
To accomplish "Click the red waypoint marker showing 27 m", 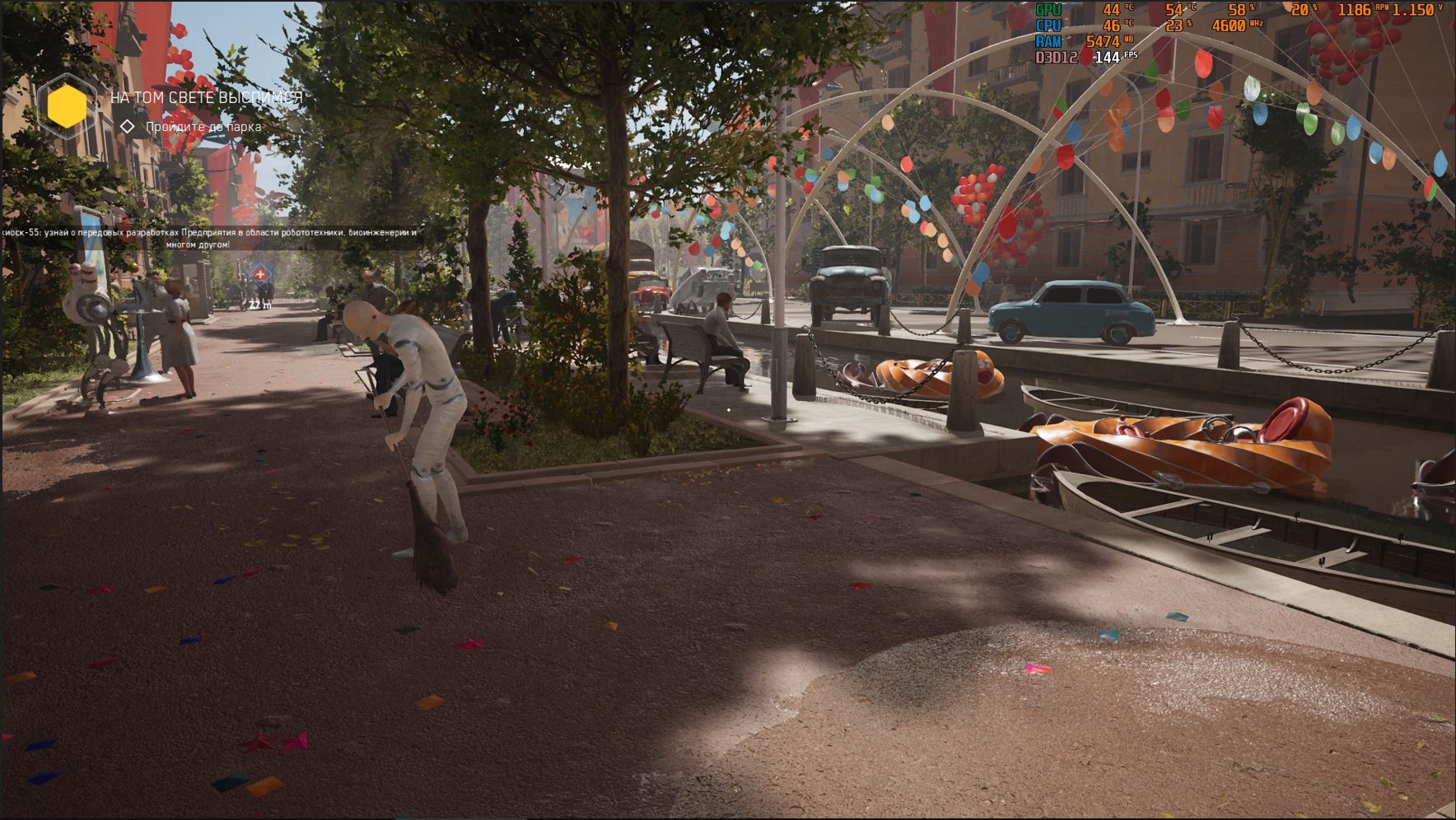I will coord(260,274).
